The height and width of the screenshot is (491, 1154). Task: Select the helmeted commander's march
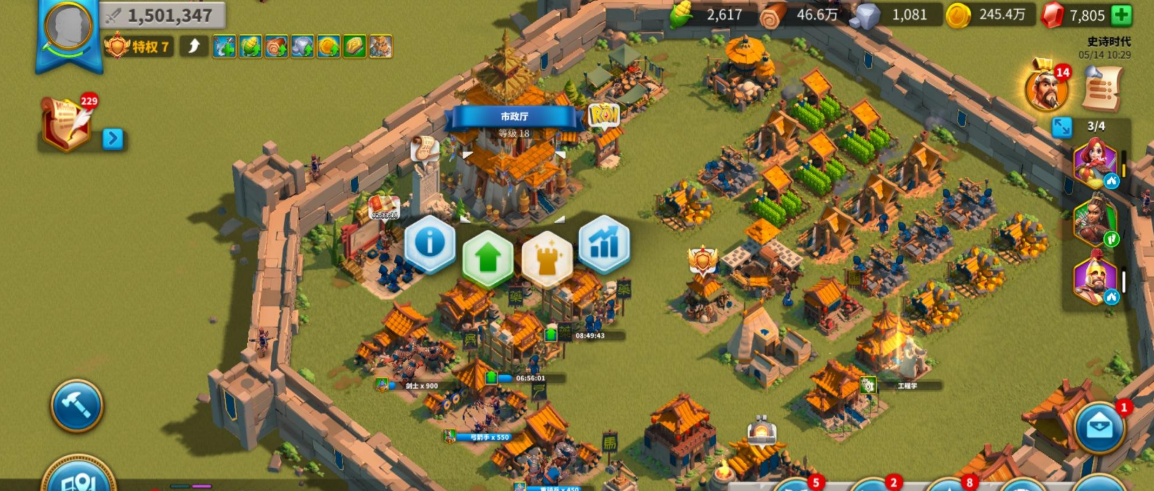coord(1094,280)
